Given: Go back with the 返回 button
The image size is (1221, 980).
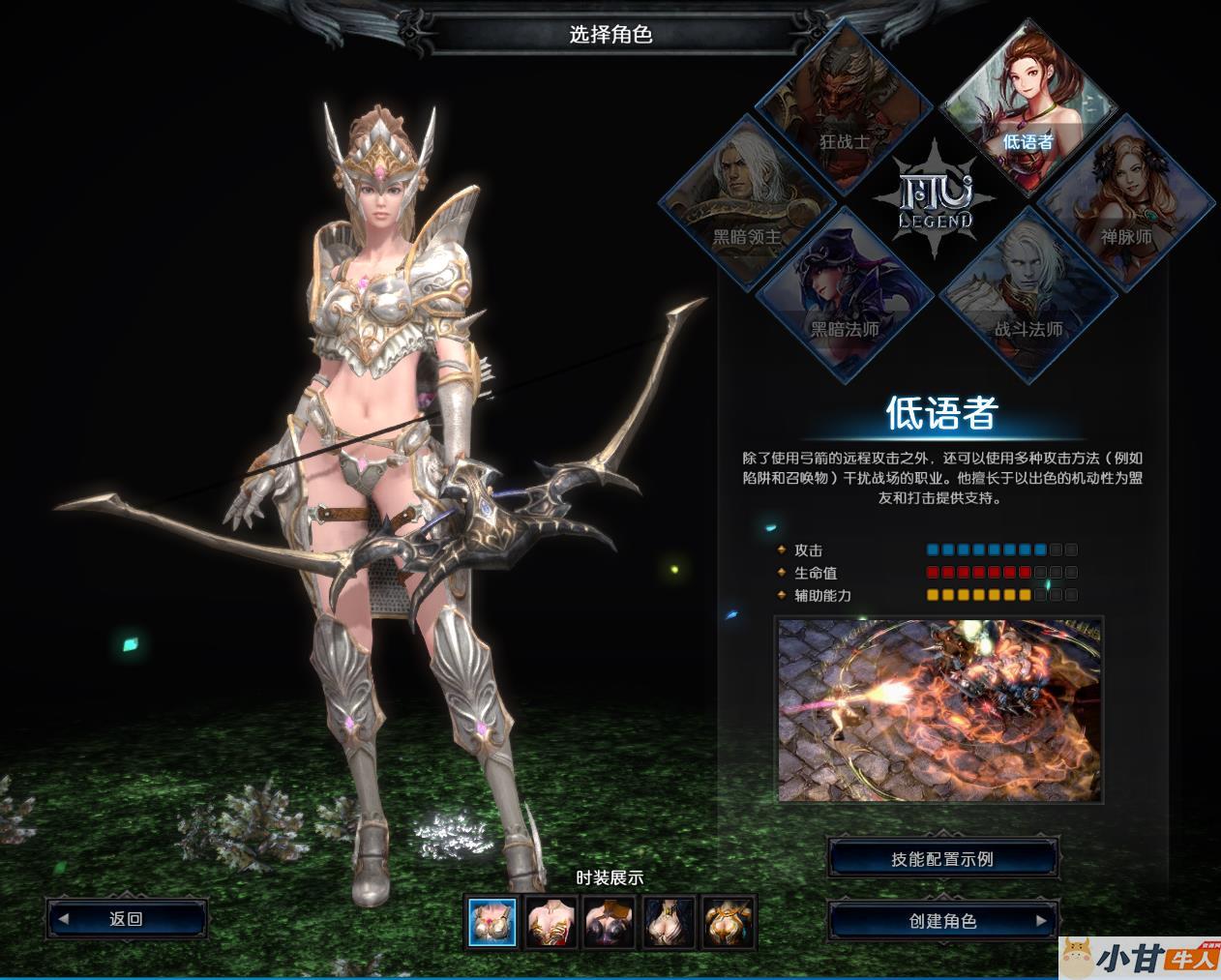Looking at the screenshot, I should pos(127,919).
